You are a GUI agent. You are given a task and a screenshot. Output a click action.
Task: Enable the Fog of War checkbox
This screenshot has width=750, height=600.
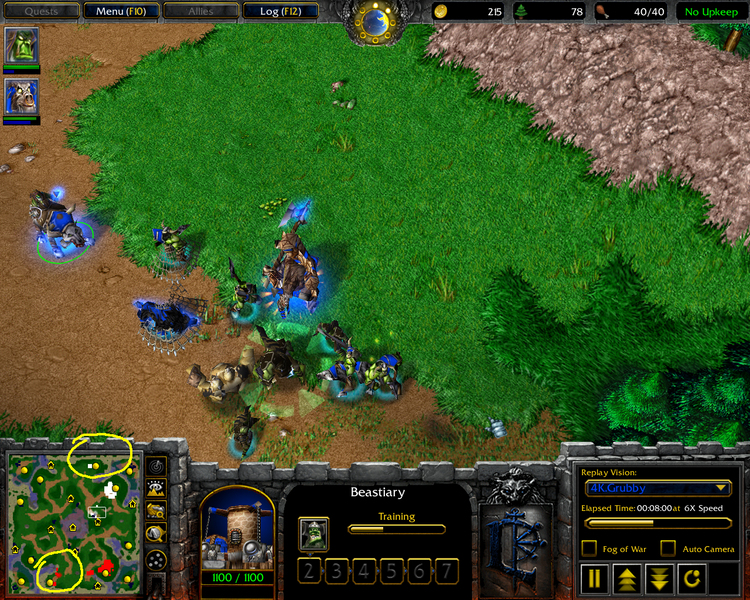[589, 548]
